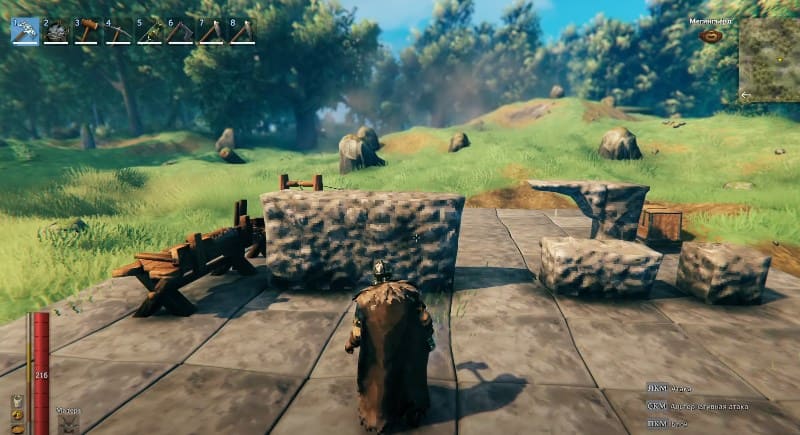800x435 pixels.
Task: Click the white food icon beside the health bar
Action: 17,403
